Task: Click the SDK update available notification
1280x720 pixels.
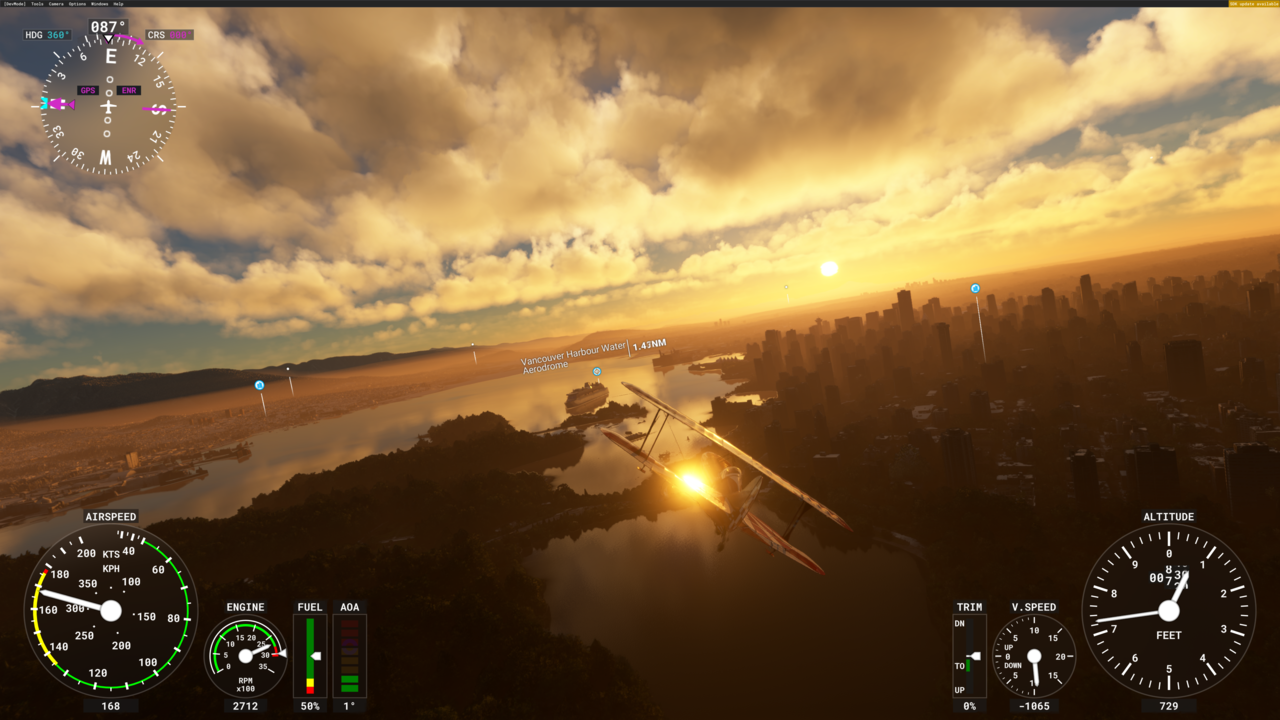Action: click(x=1253, y=4)
